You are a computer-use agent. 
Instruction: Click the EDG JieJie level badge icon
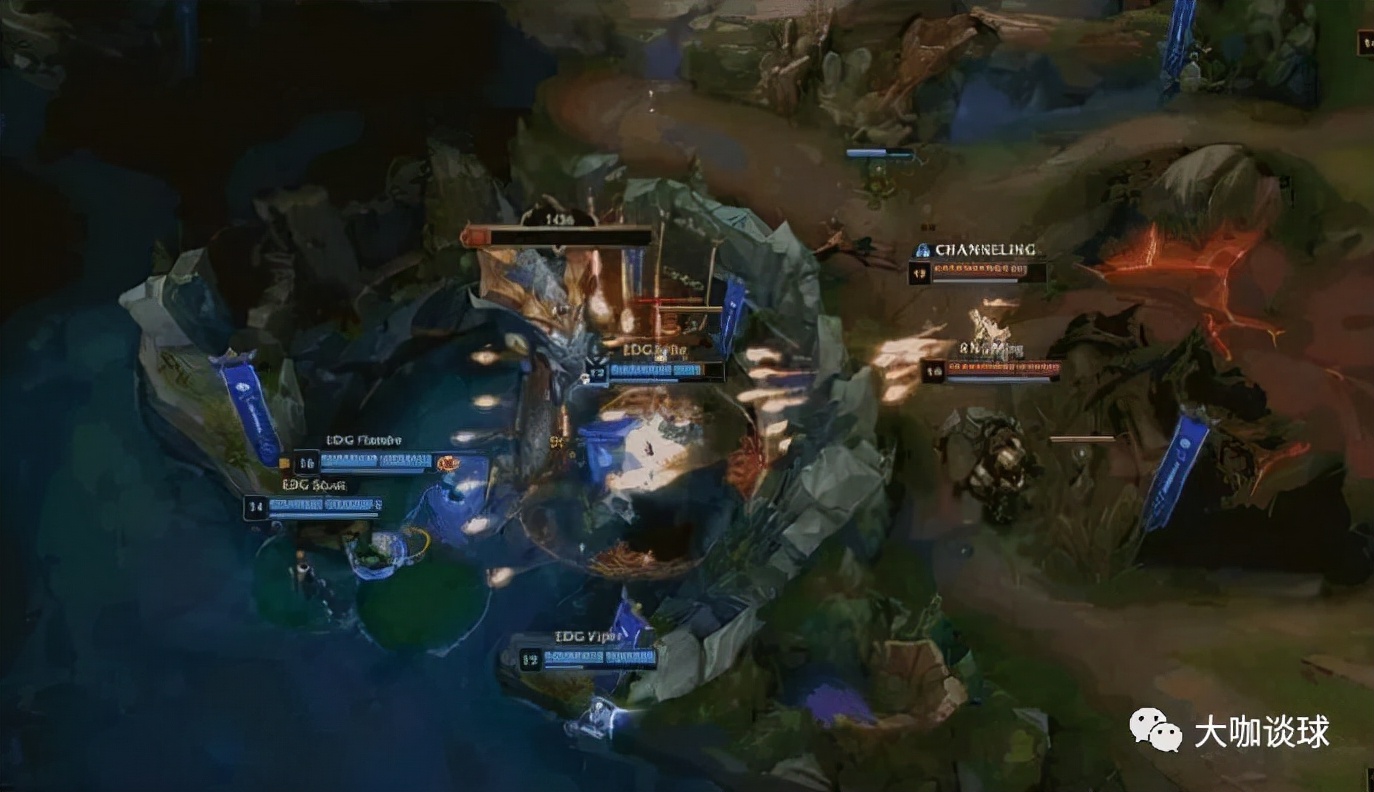click(596, 371)
